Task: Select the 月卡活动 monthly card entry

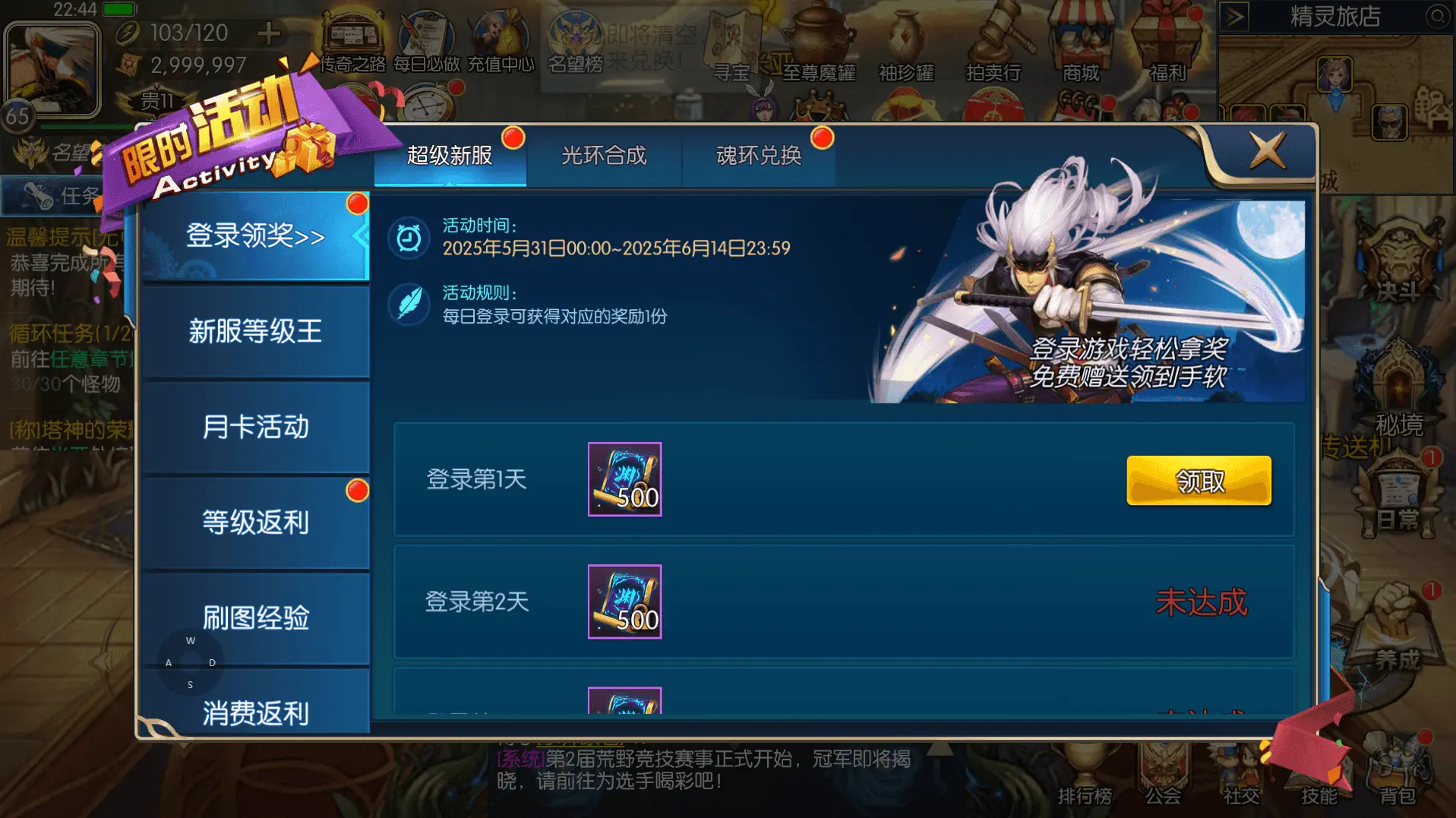Action: tap(256, 428)
